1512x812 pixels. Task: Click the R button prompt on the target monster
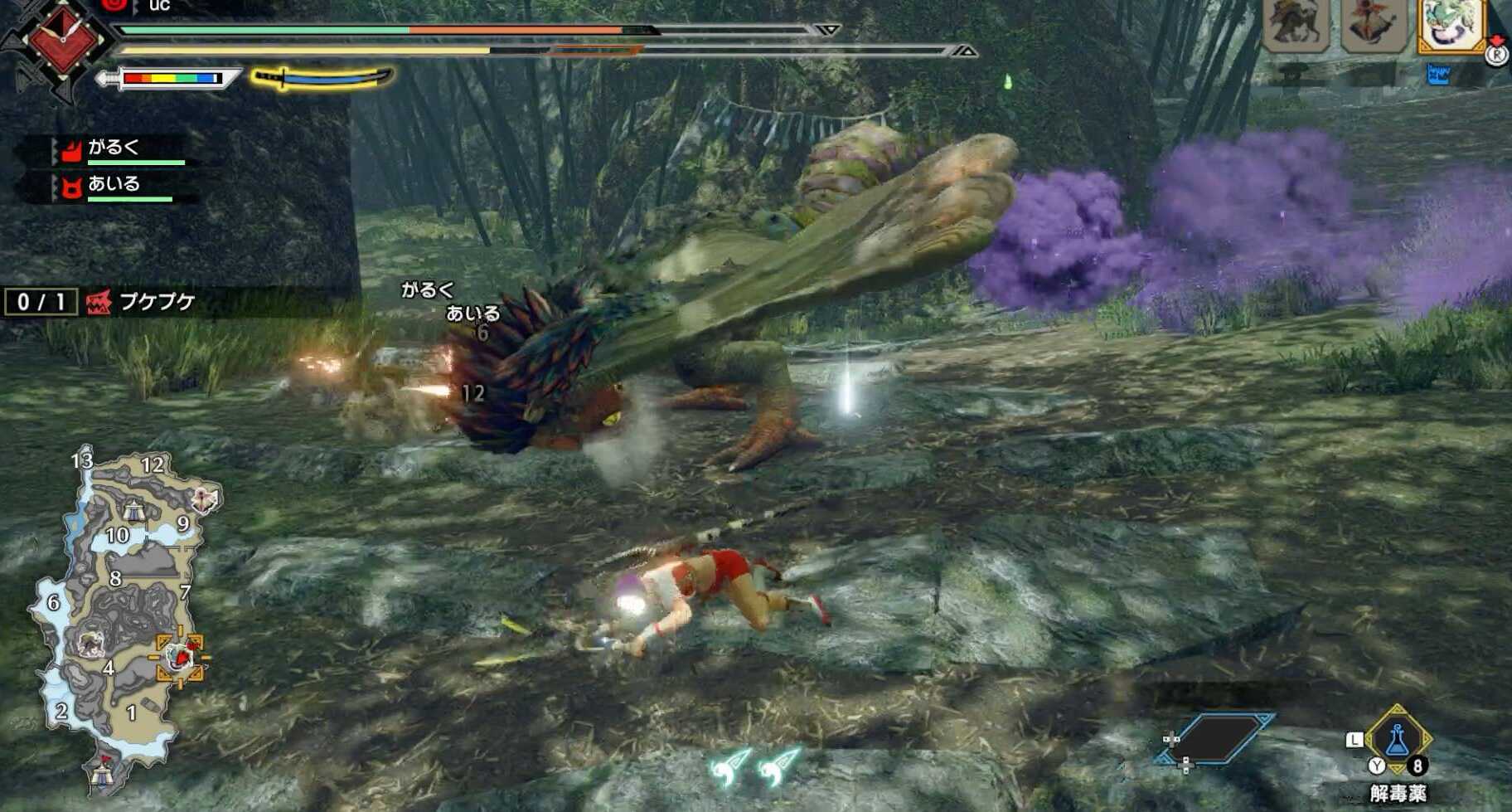[x=1496, y=56]
